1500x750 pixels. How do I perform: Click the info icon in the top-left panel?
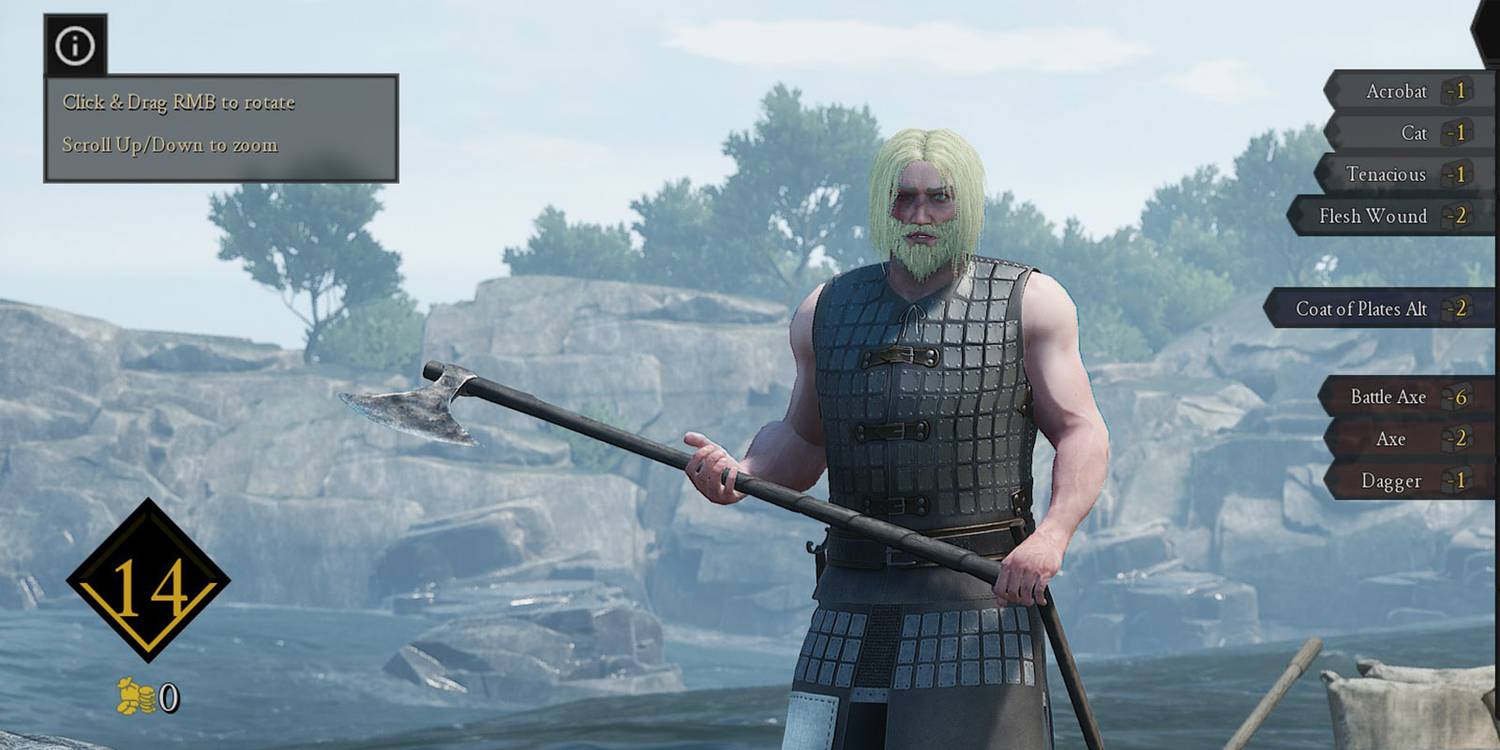pos(75,46)
